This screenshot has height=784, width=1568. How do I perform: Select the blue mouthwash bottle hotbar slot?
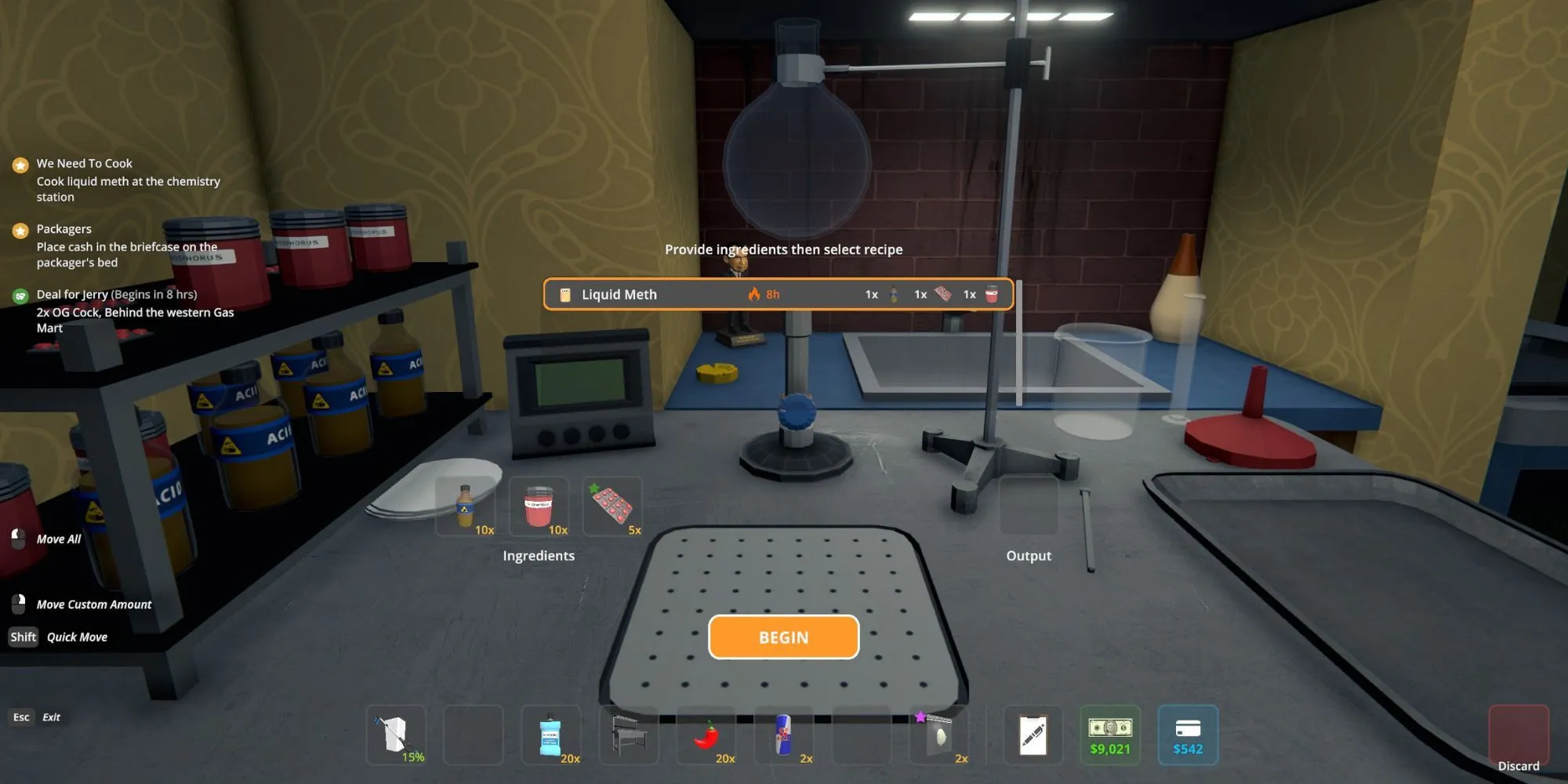click(551, 735)
